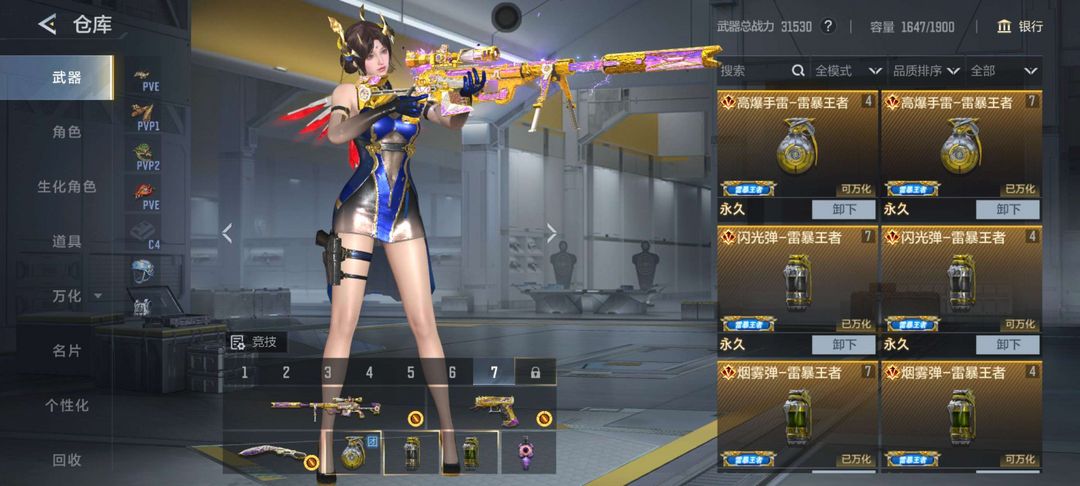
Task: Open the 银行 bank
Action: 1020,26
